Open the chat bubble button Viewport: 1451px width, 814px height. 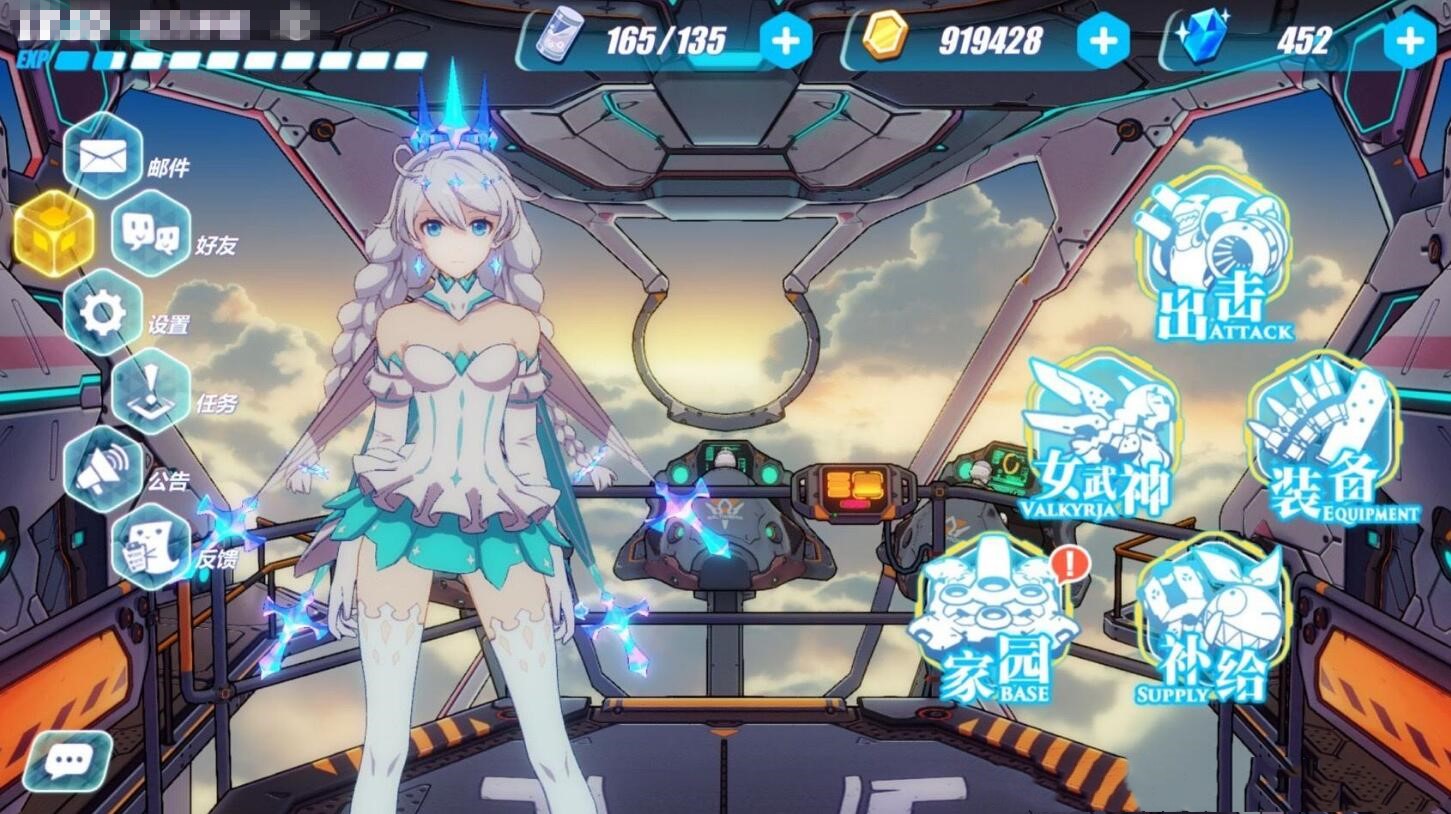tap(68, 762)
